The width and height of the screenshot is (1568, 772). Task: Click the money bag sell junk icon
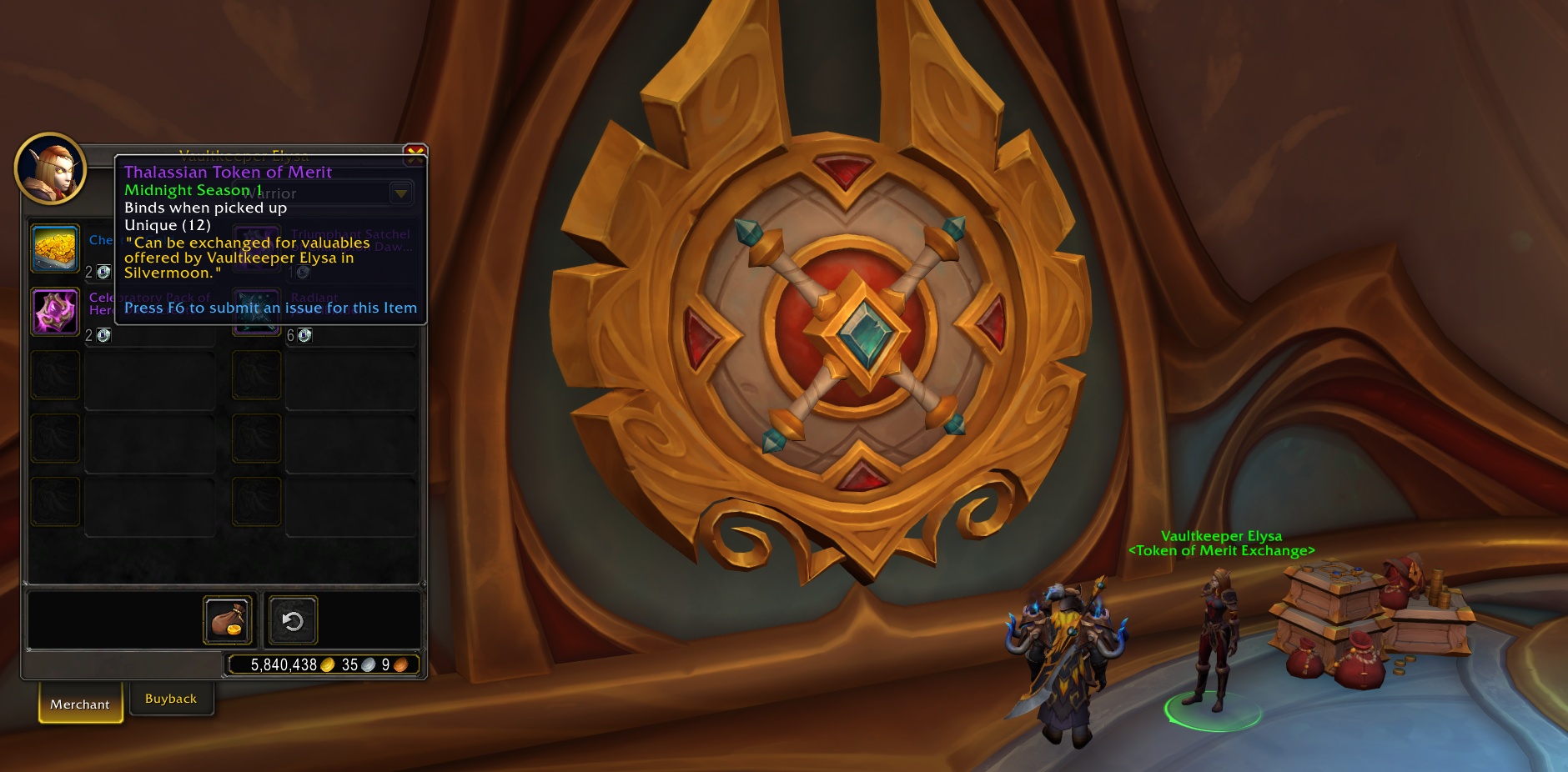(228, 619)
